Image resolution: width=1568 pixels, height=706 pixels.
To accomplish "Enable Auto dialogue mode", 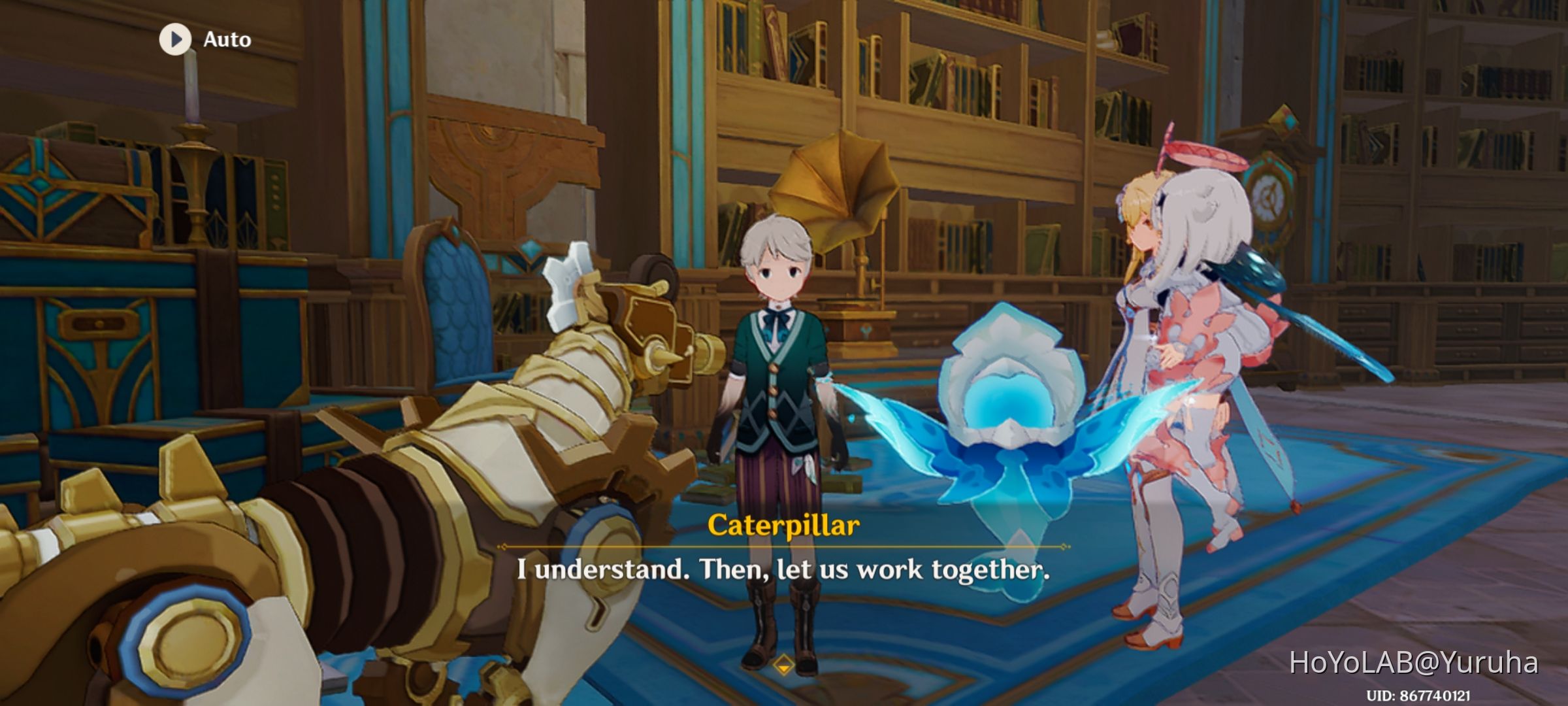I will (x=203, y=39).
